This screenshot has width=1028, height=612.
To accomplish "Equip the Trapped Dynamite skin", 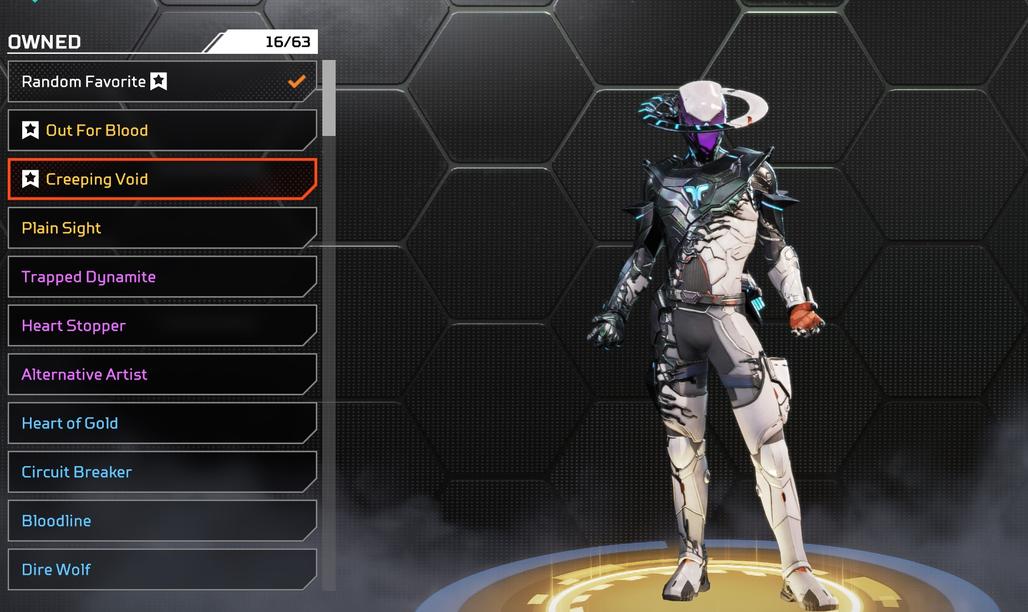I will 162,277.
